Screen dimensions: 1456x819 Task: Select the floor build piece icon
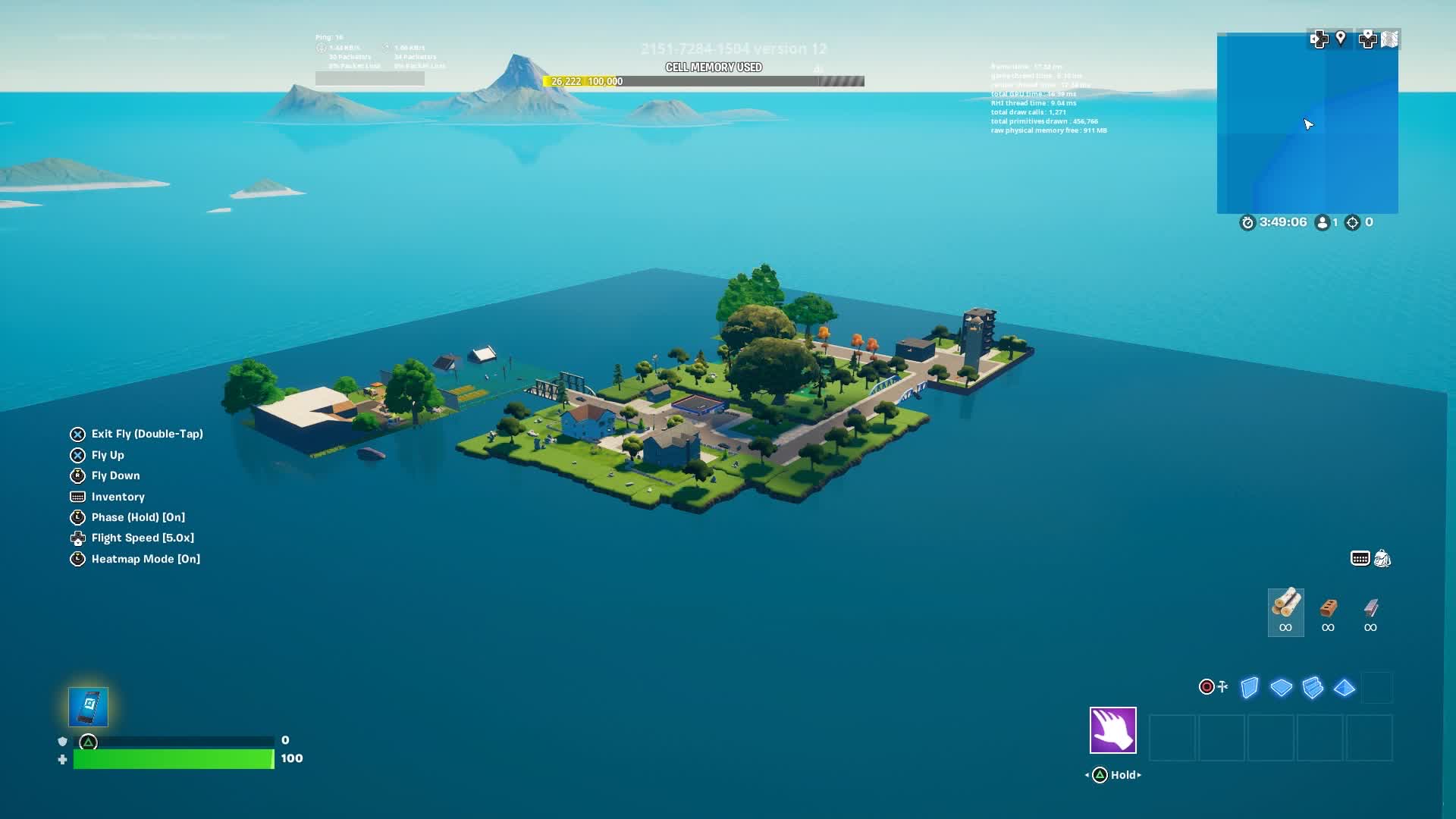click(x=1282, y=686)
